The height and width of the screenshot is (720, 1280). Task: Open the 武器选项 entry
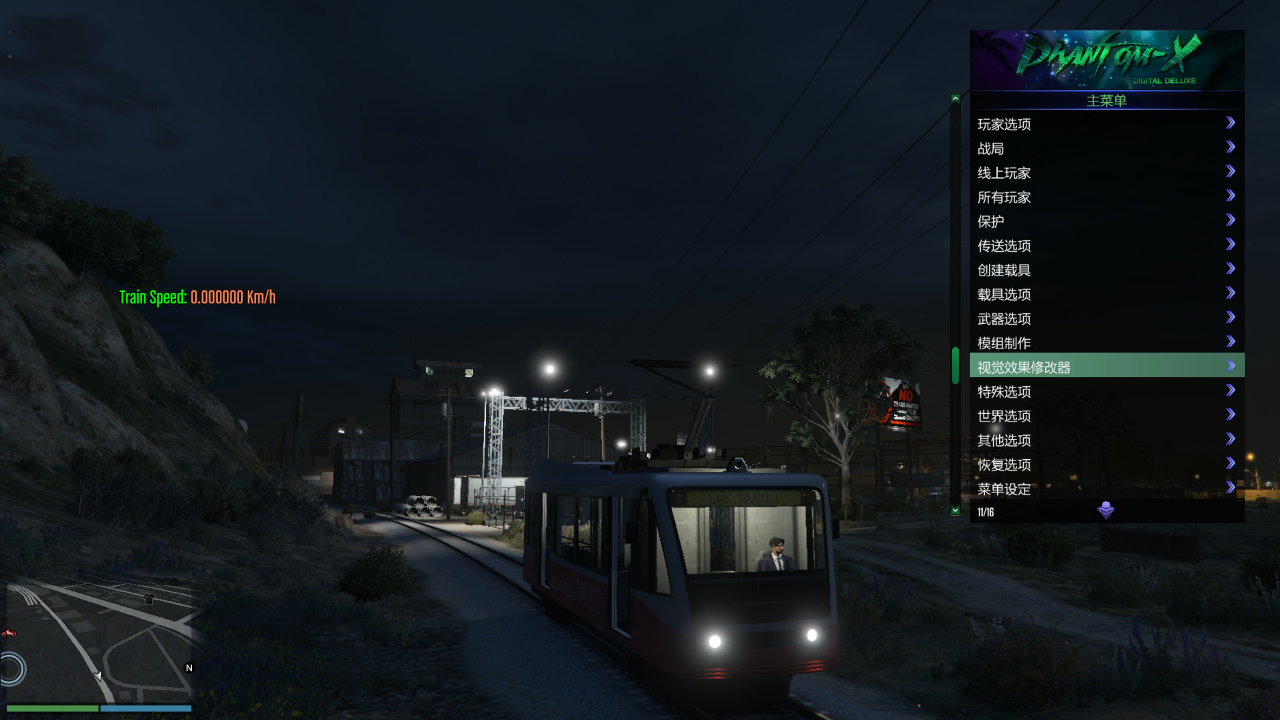[1105, 319]
